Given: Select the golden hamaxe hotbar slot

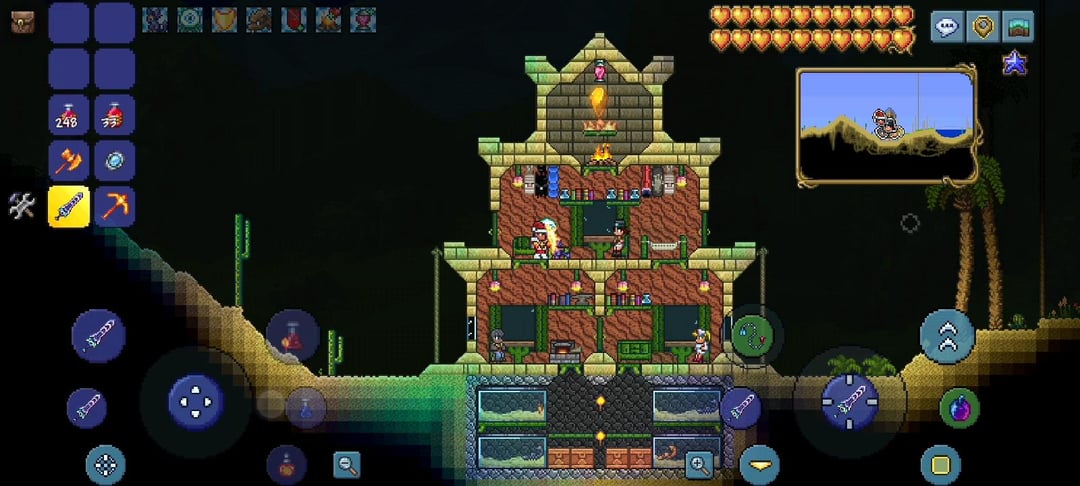Looking at the screenshot, I should [x=69, y=160].
